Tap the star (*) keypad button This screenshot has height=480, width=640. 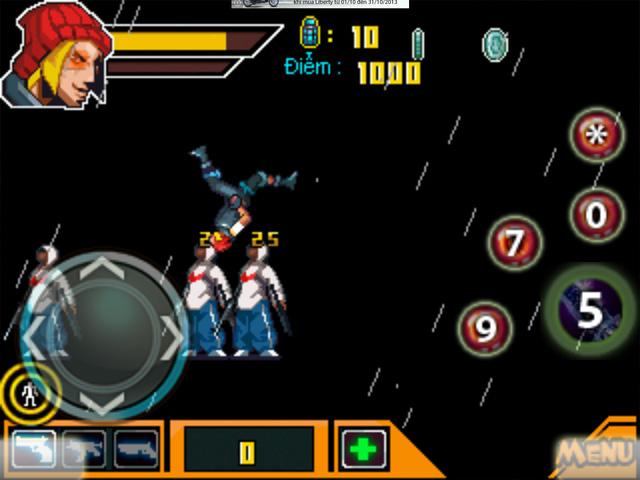[x=597, y=137]
